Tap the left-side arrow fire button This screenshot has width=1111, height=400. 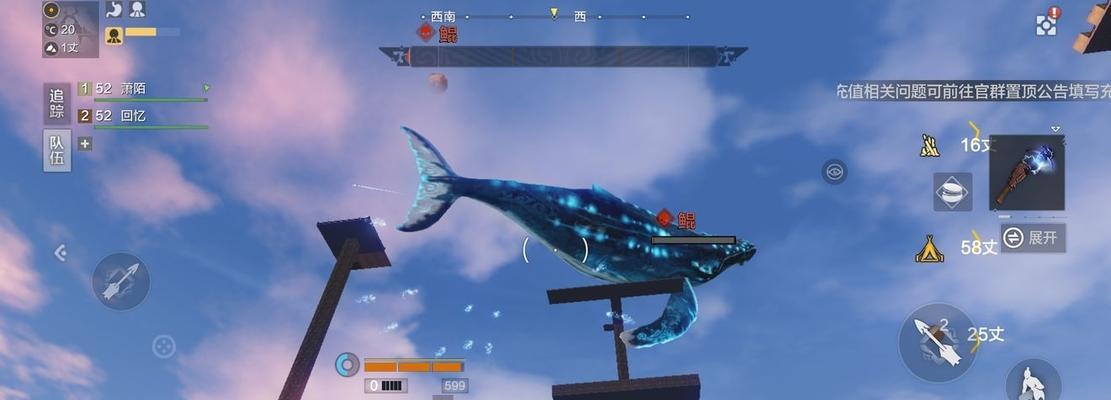[121, 281]
